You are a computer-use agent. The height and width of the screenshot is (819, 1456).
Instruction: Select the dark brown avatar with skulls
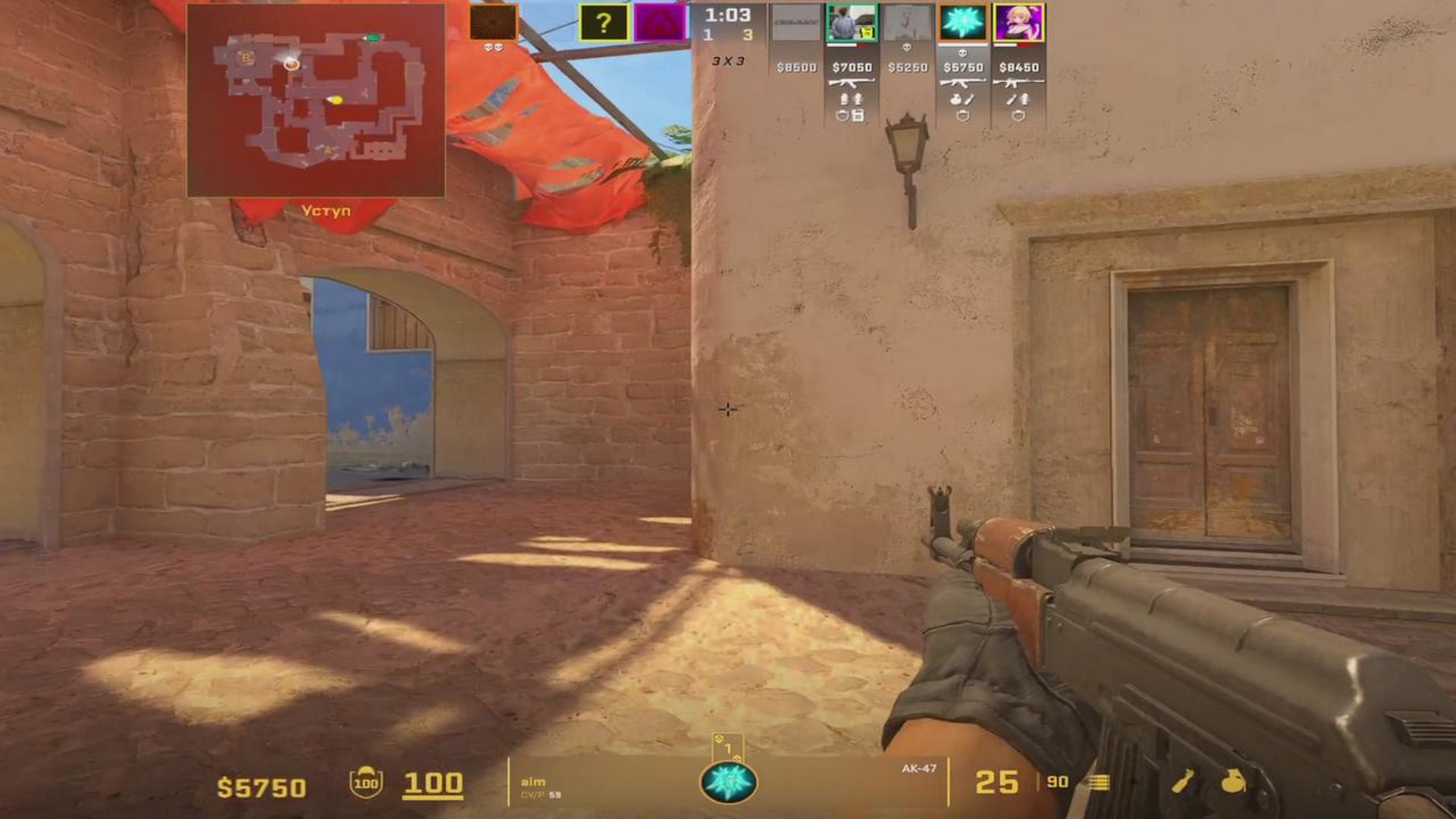coord(493,22)
